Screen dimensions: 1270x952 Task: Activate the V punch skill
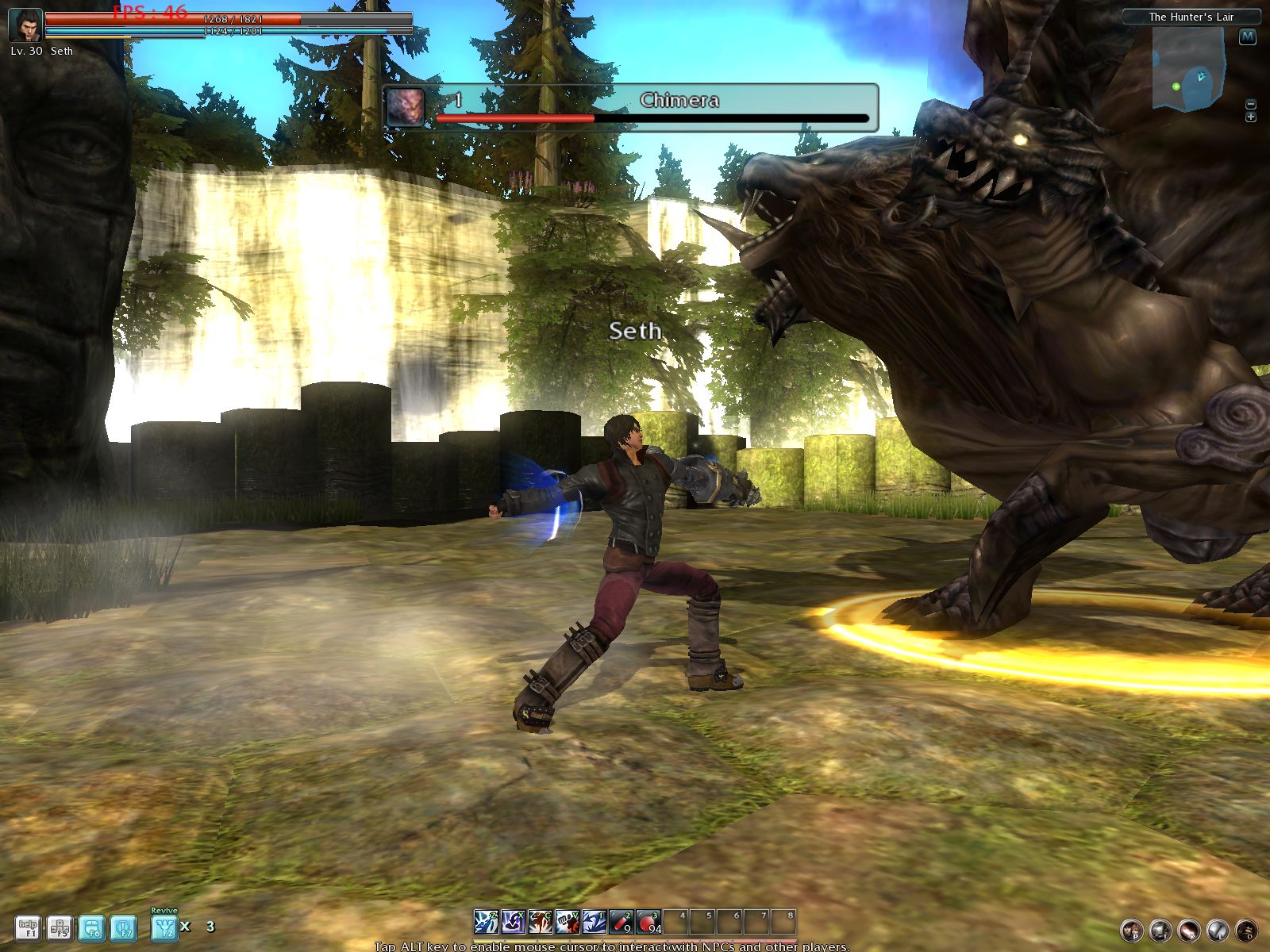567,922
